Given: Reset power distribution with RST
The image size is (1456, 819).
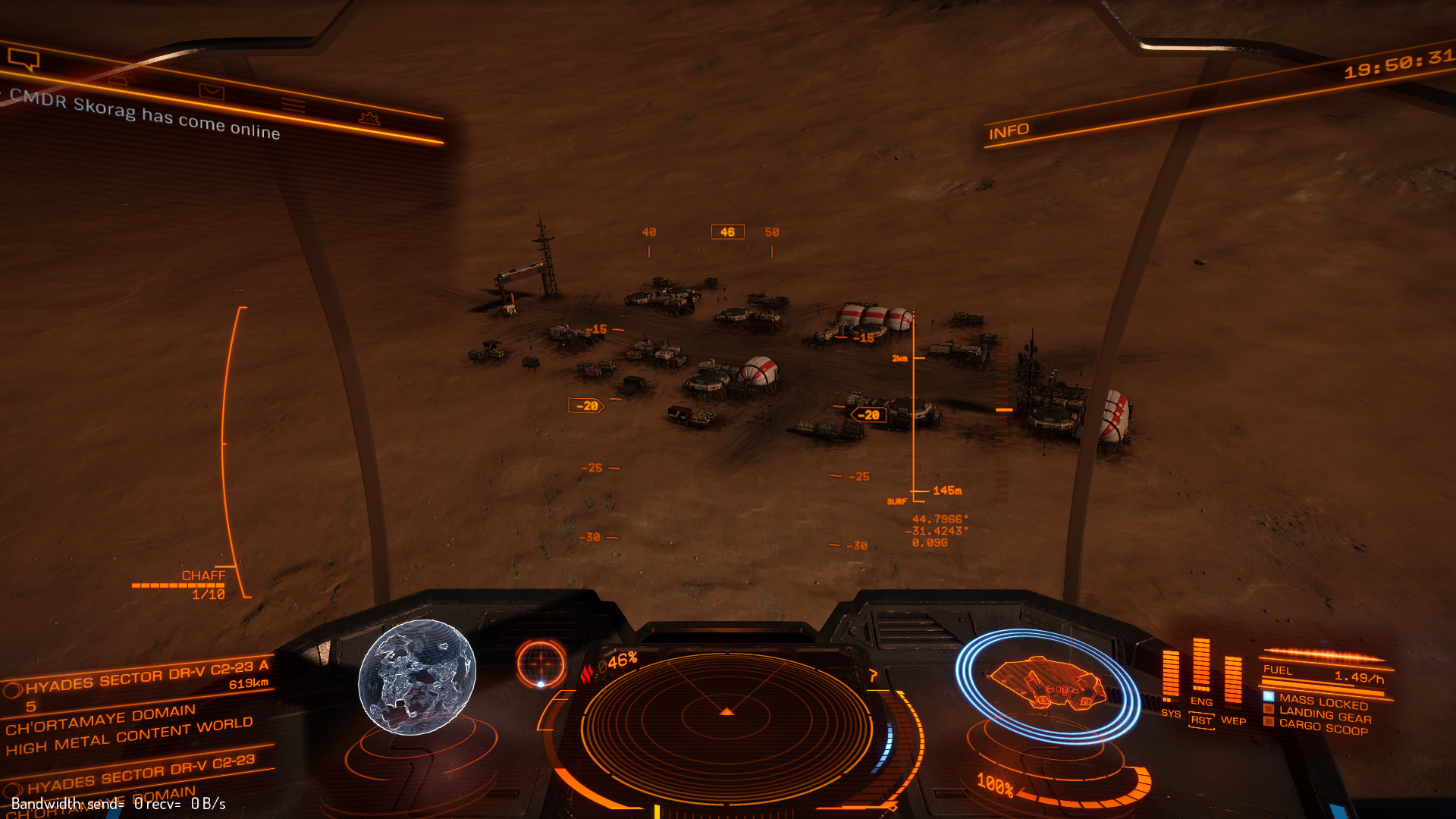Looking at the screenshot, I should [x=1201, y=720].
